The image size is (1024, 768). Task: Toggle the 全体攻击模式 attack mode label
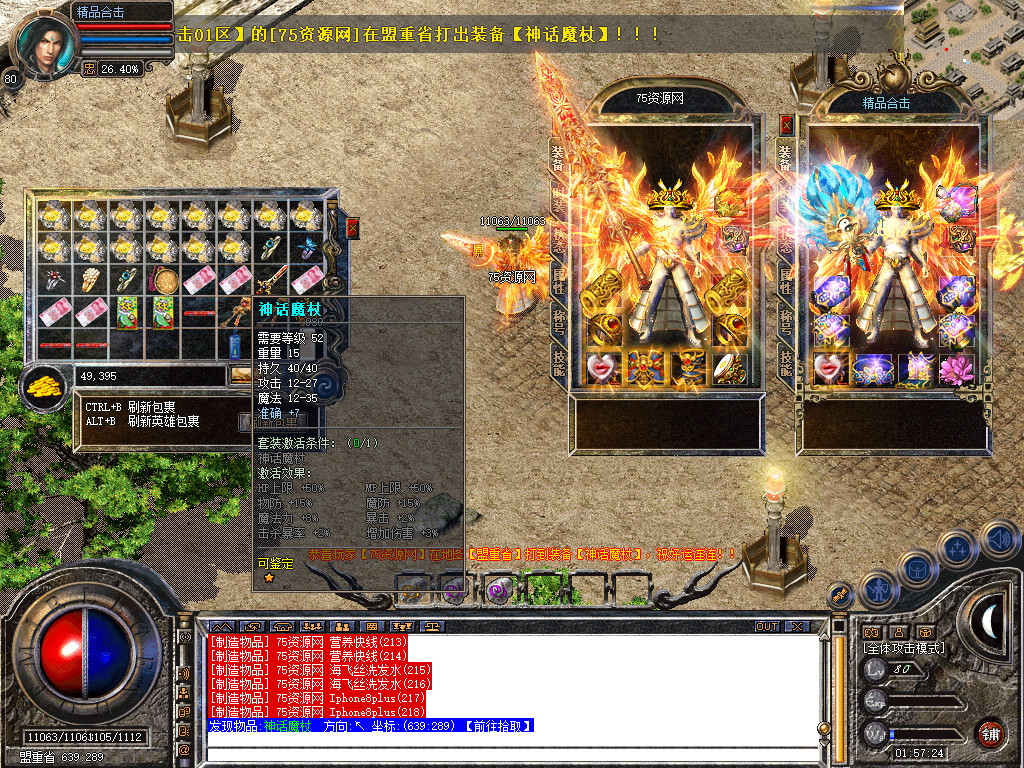(904, 648)
